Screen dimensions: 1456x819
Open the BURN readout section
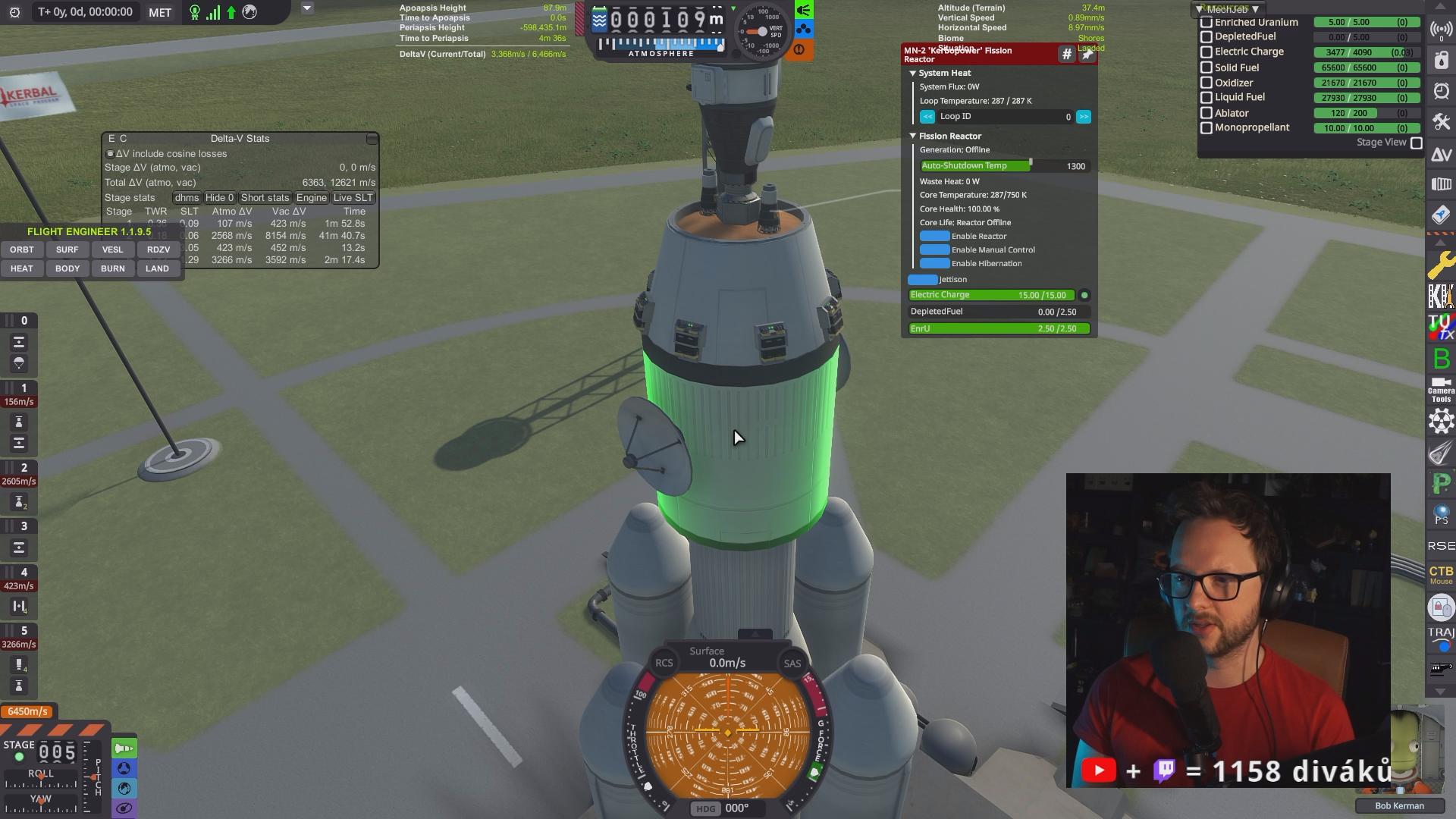point(112,268)
